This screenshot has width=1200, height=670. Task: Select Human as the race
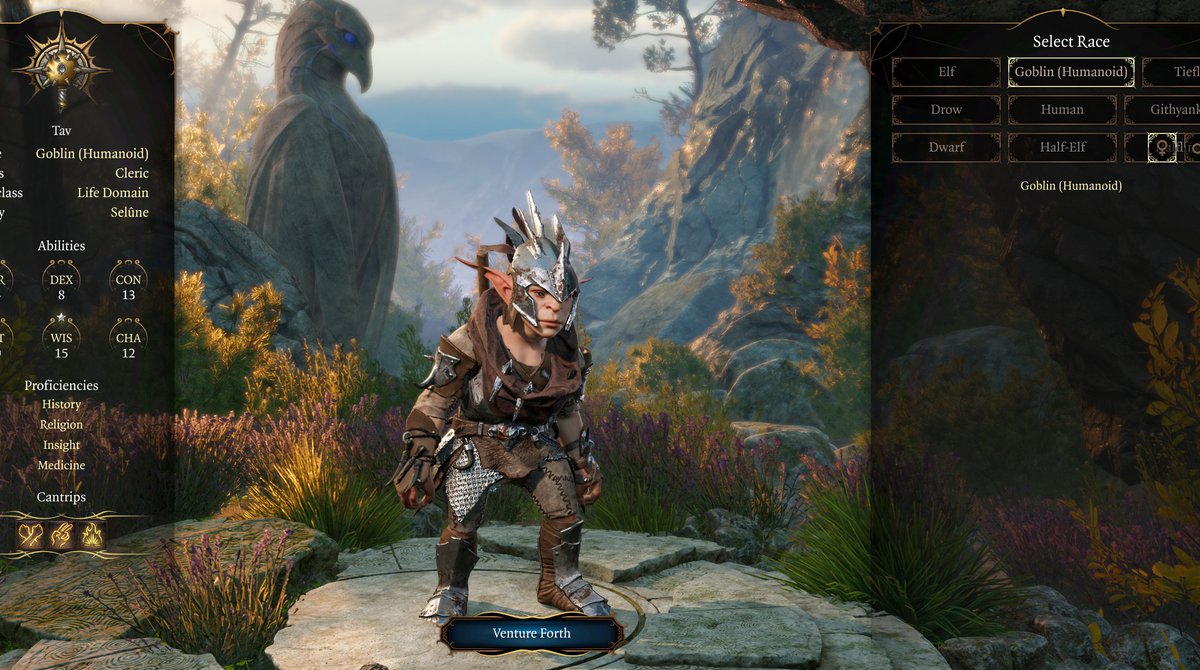[x=1062, y=110]
